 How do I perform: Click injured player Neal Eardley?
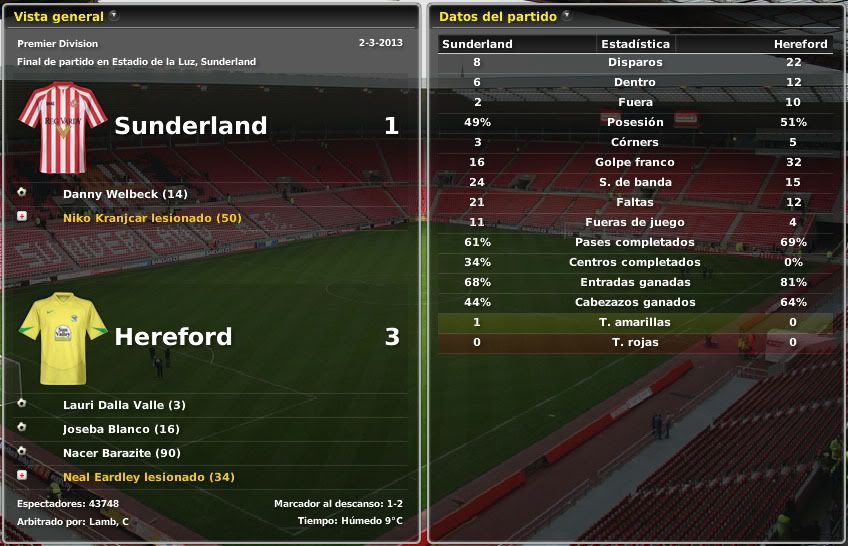148,477
